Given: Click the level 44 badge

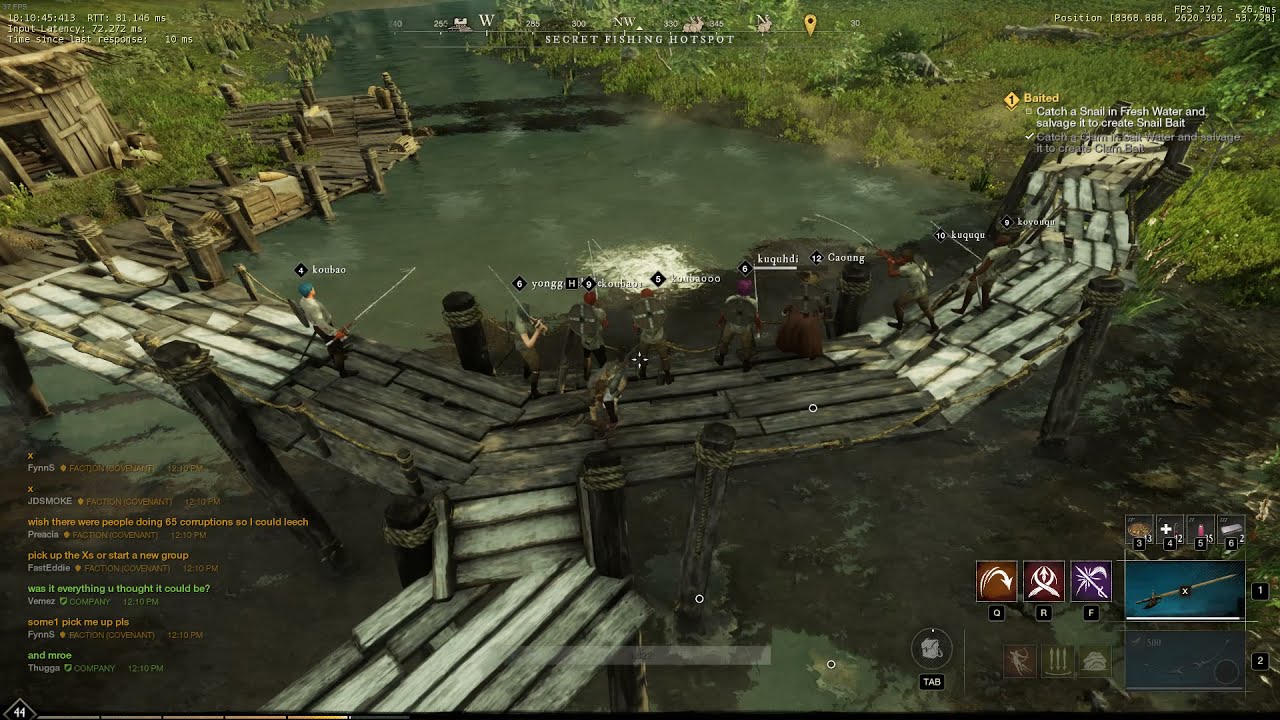Looking at the screenshot, I should (19, 711).
